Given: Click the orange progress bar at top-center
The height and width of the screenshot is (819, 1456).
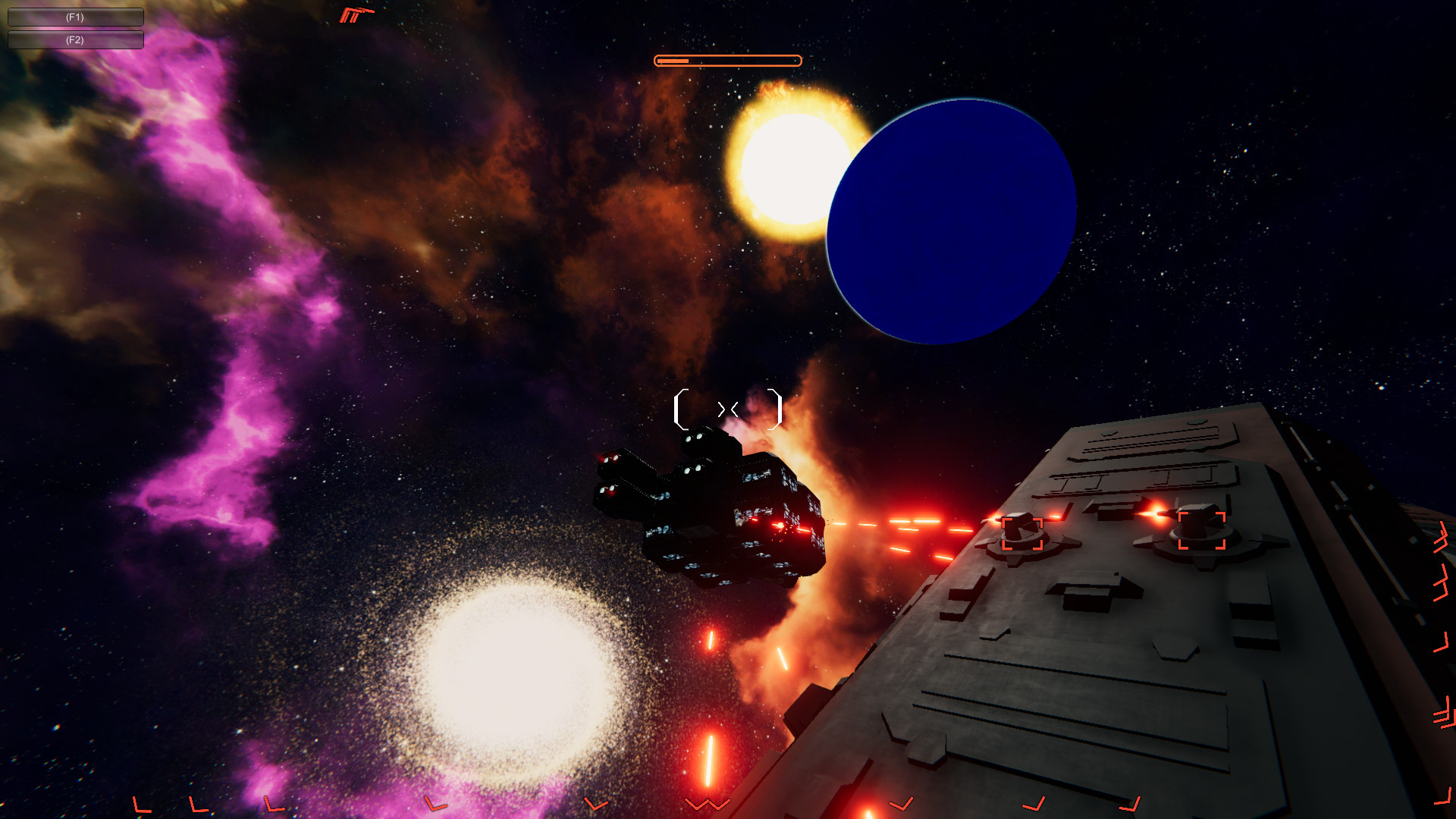Looking at the screenshot, I should pyautogui.click(x=726, y=59).
